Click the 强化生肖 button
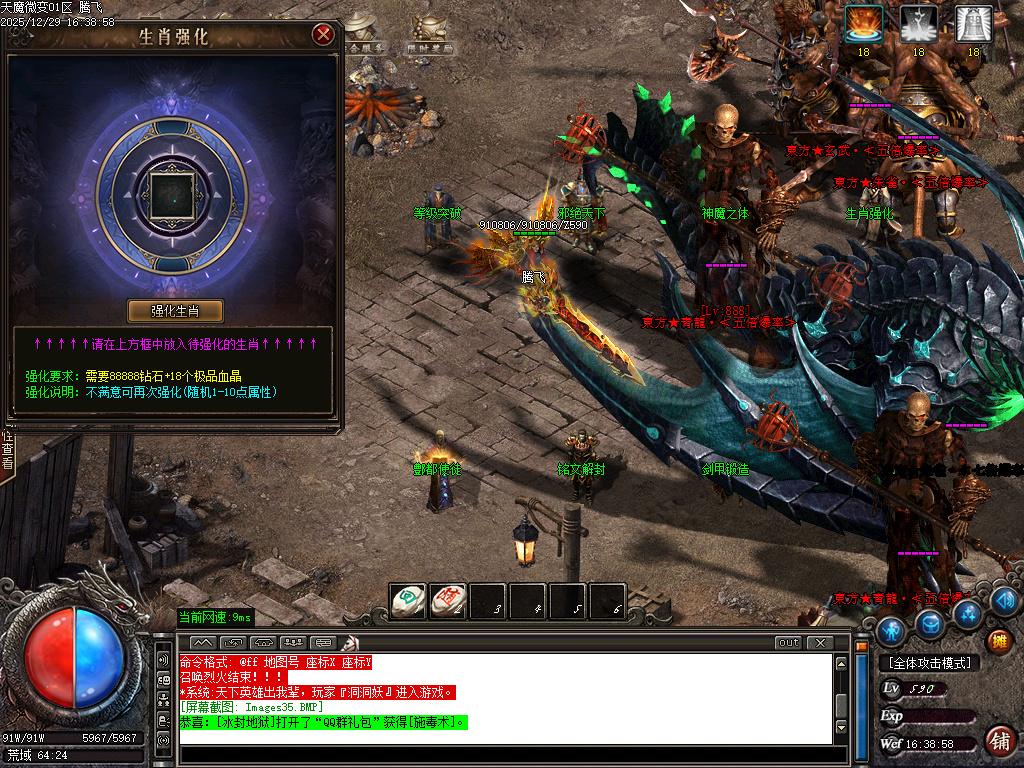The width and height of the screenshot is (1024, 768). 175,310
